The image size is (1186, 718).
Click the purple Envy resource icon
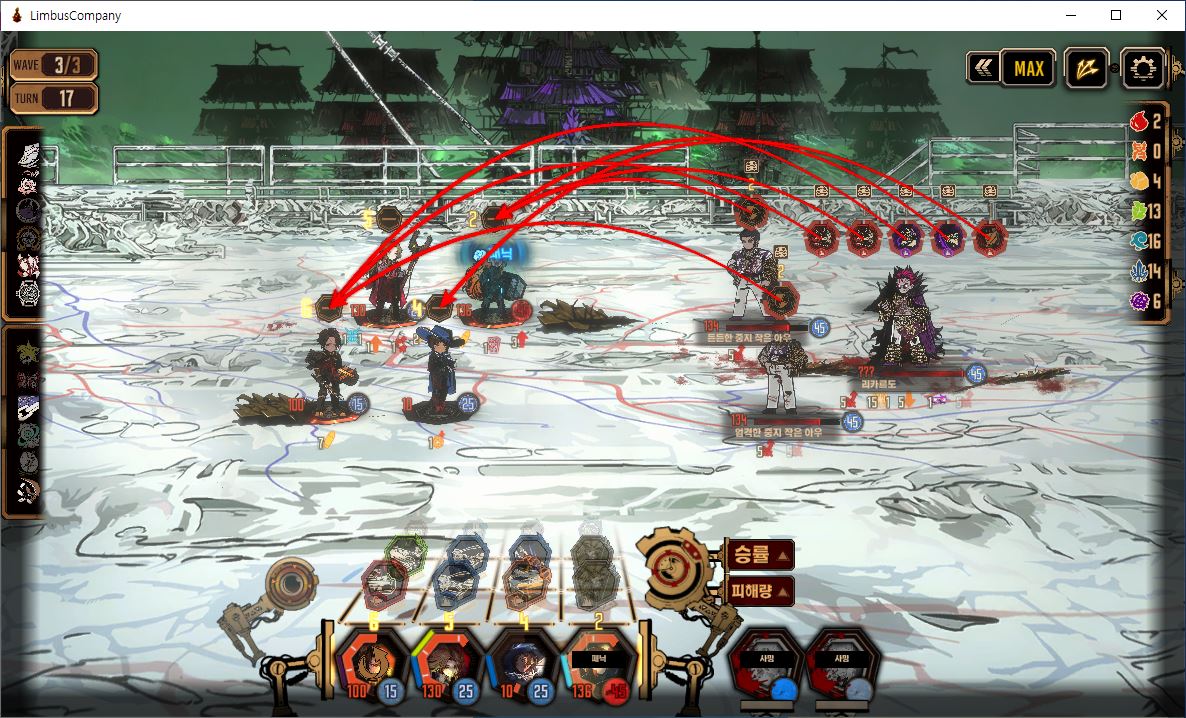1140,301
